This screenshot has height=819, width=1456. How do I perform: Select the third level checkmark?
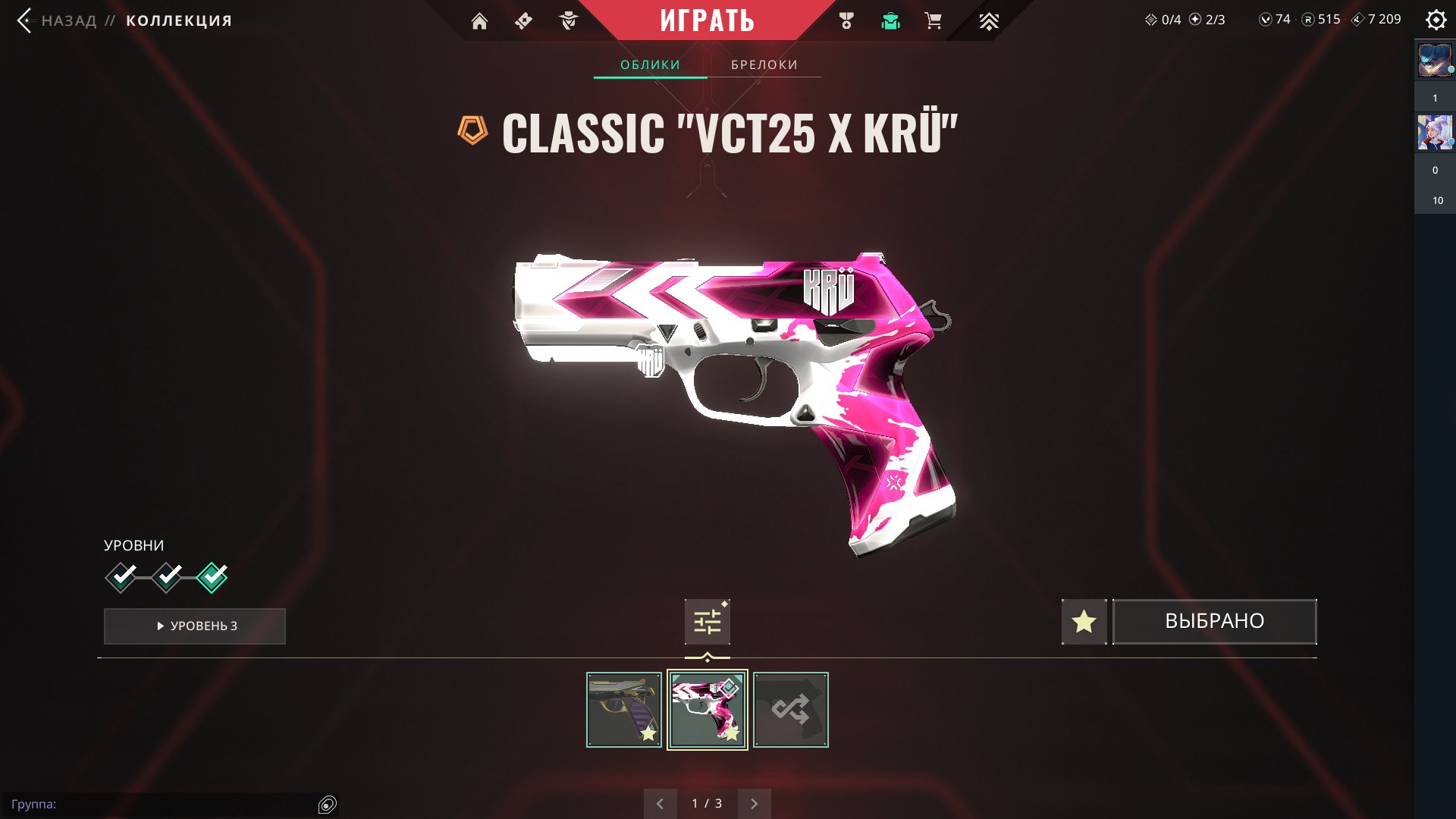212,578
